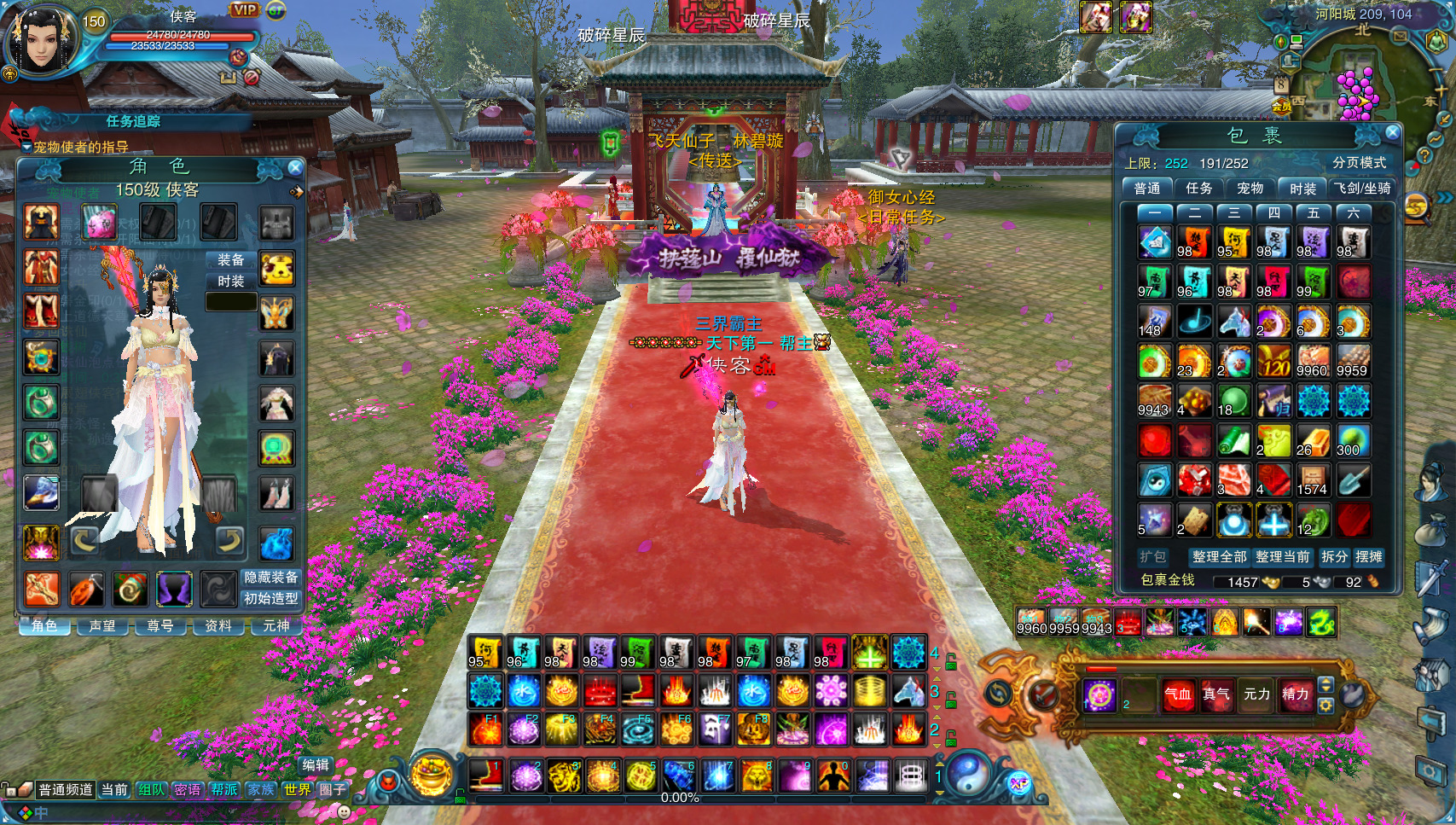Screen dimensions: 1456x825
Task: Click the 气血 recovery button
Action: tap(1178, 694)
